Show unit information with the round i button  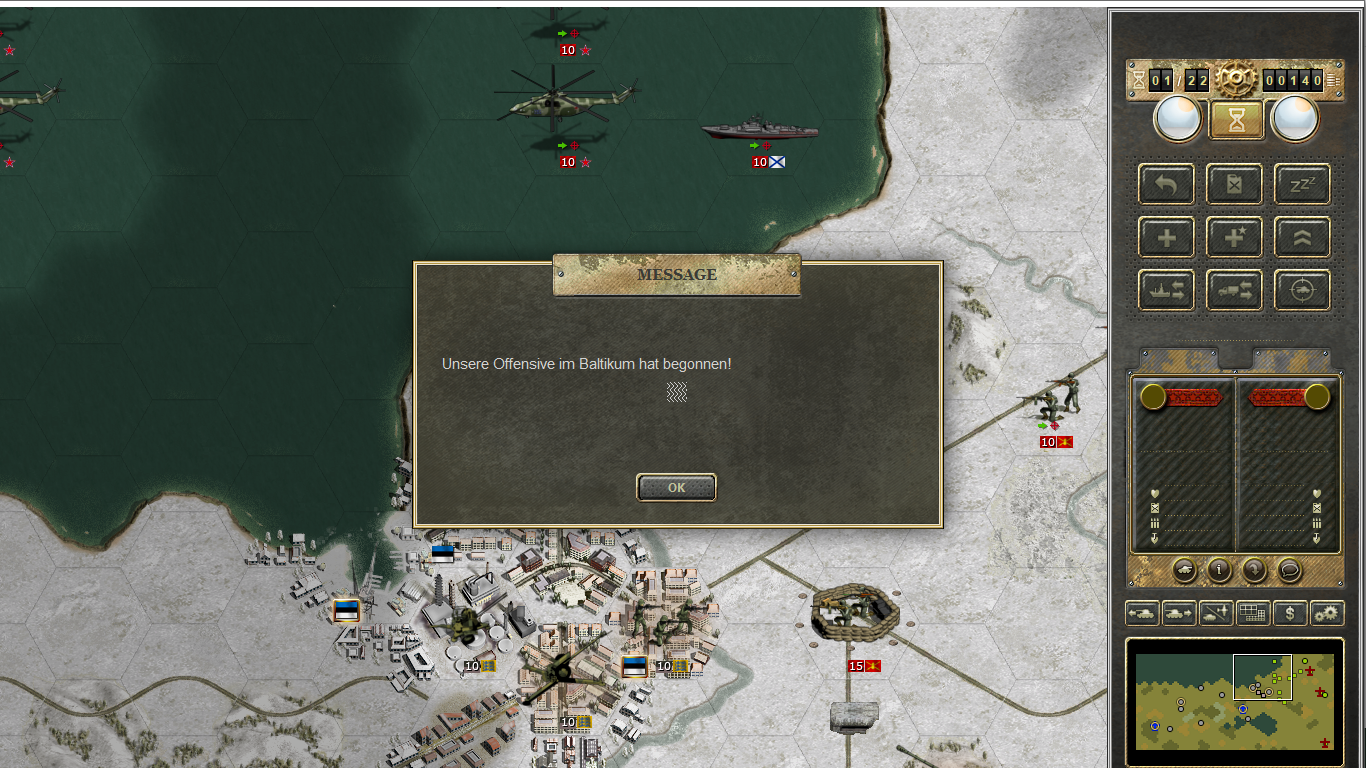pos(1219,570)
